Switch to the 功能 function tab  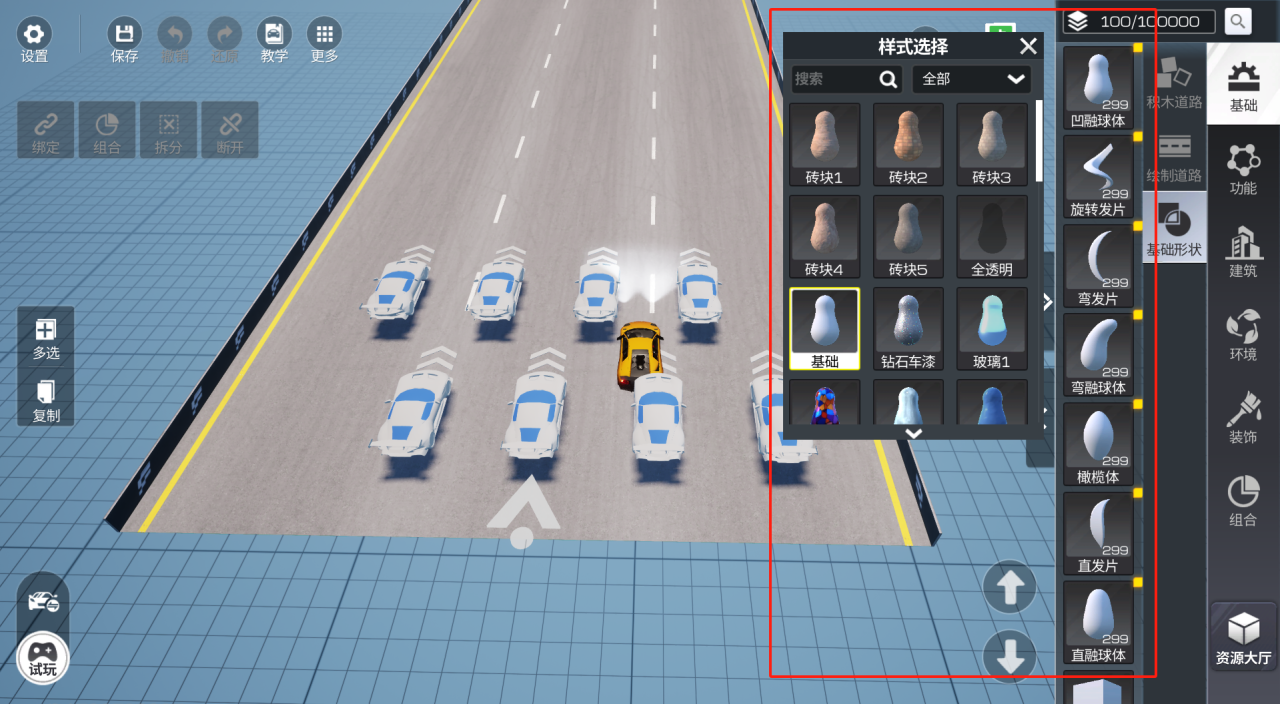(1243, 169)
